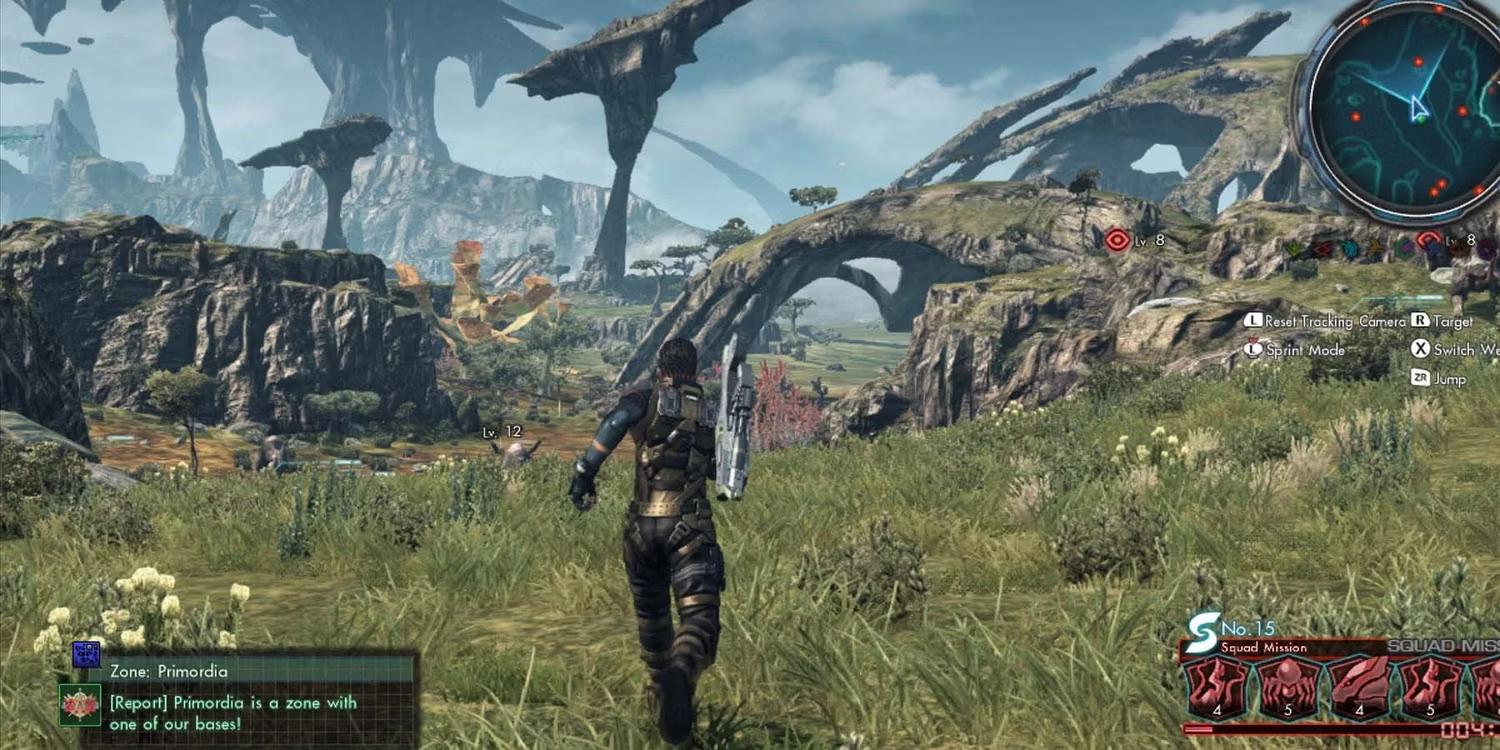Select the beast head squad target icon
This screenshot has height=750, width=1500.
point(1358,688)
